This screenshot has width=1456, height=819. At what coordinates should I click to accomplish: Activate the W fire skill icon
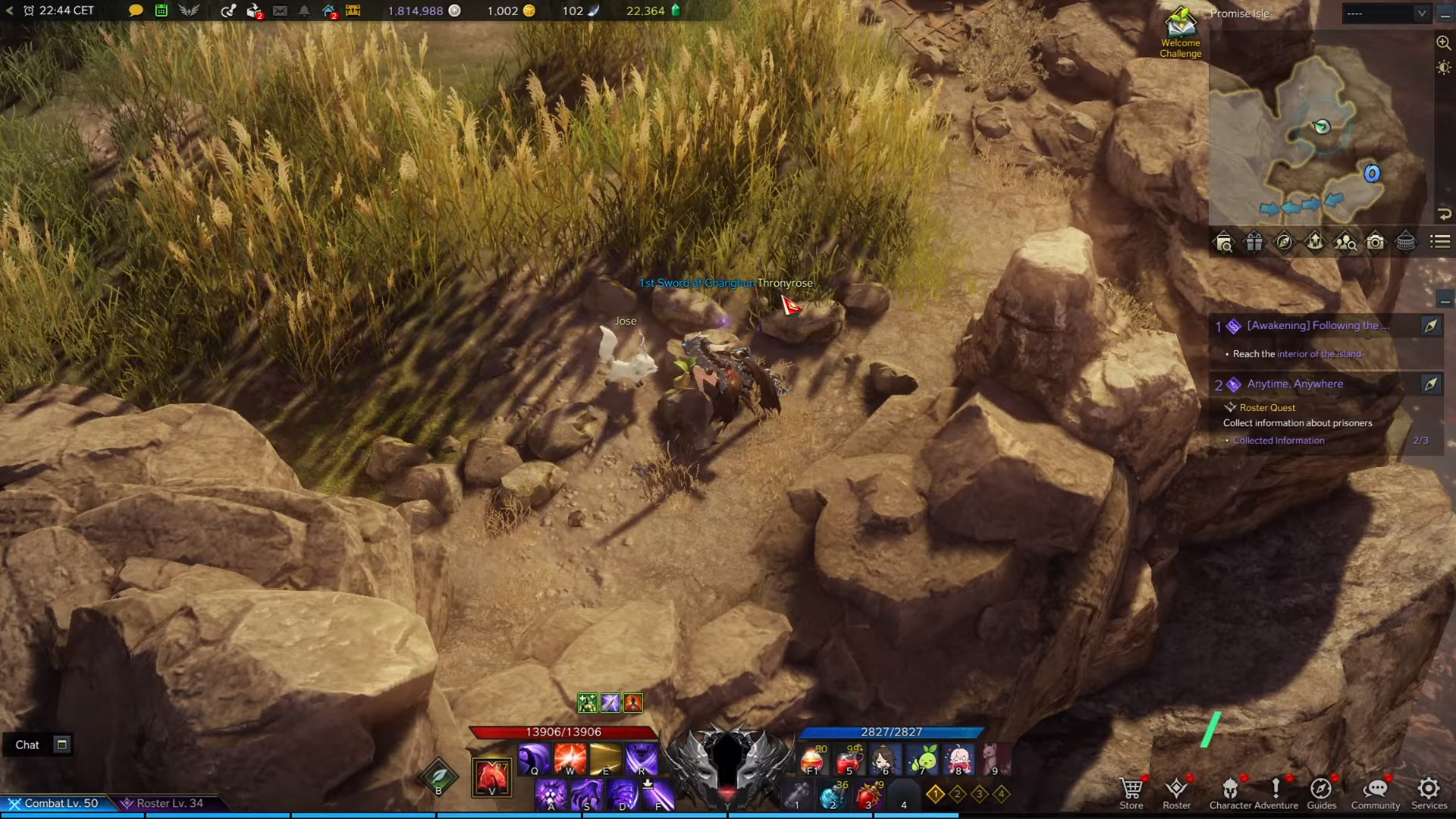(570, 758)
